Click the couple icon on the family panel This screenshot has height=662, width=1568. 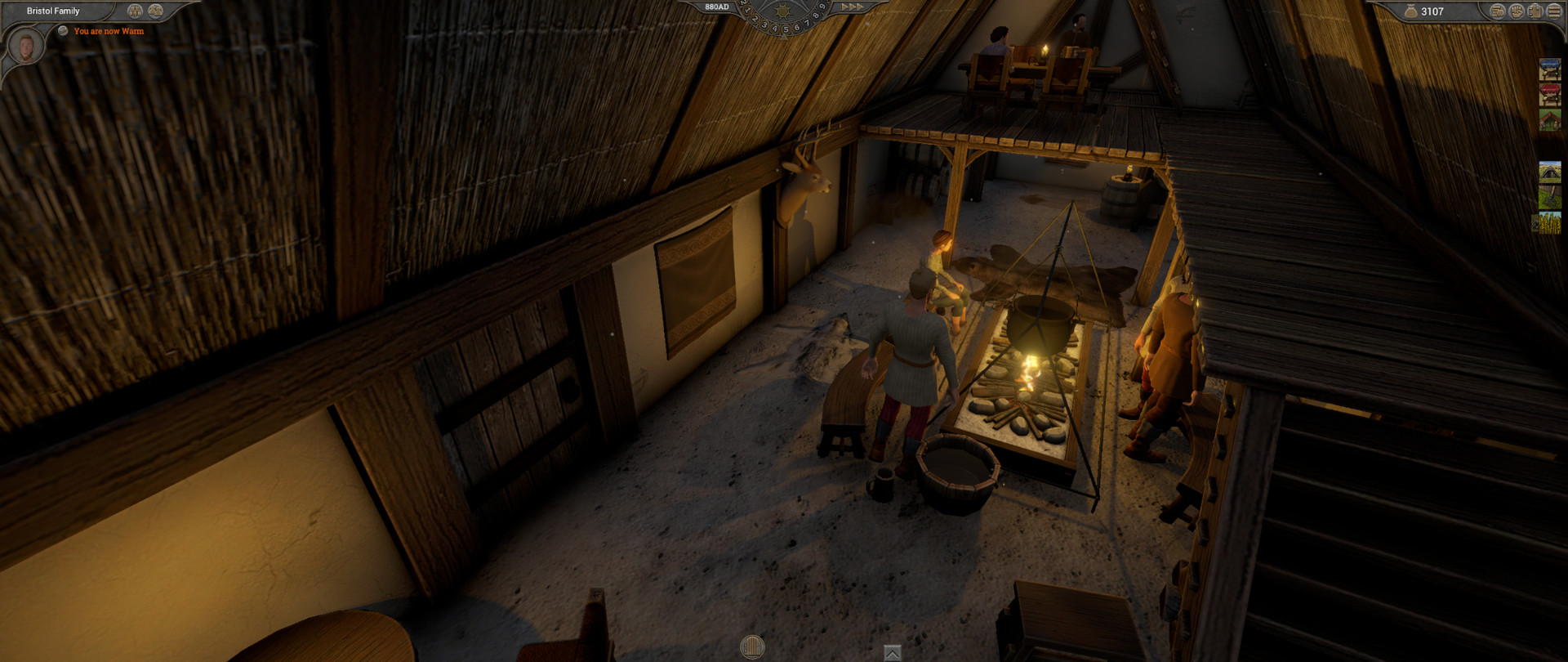click(x=155, y=11)
